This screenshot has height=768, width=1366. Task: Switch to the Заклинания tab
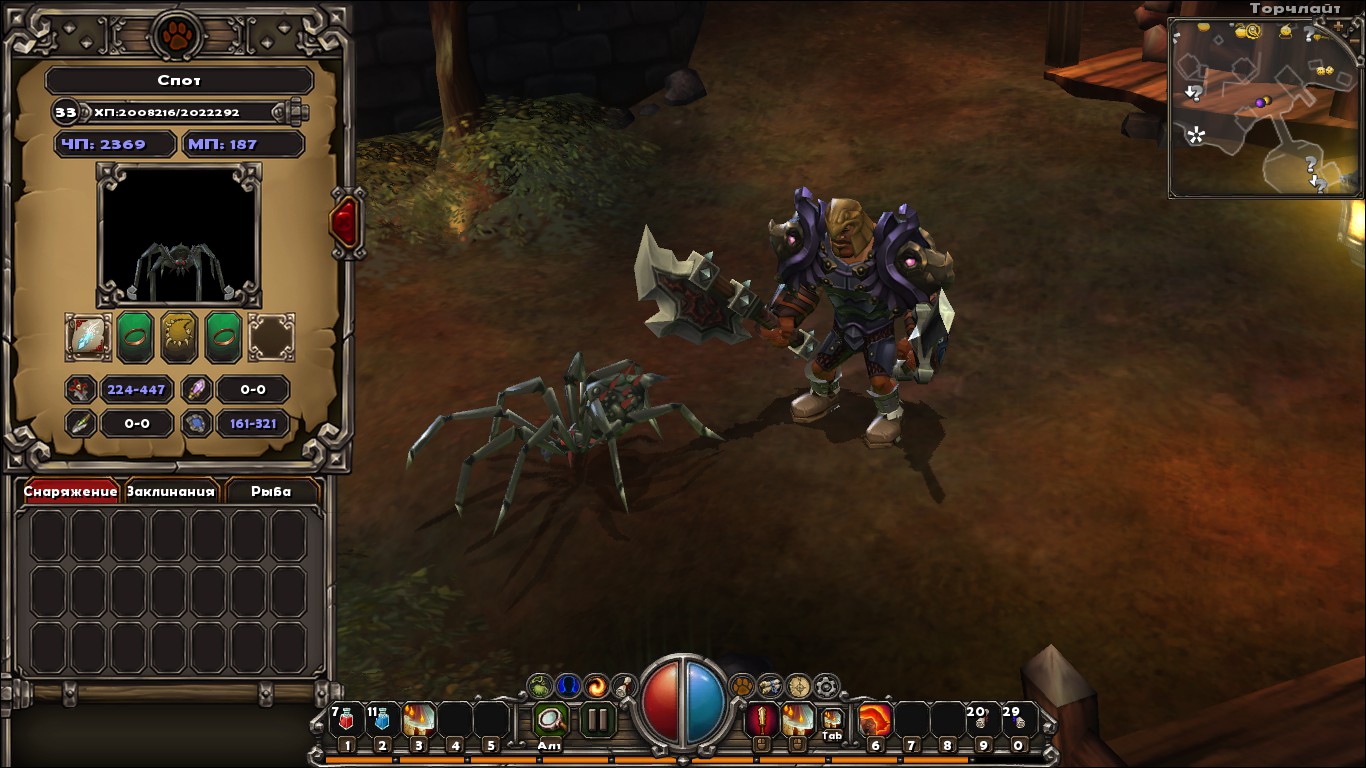tap(171, 491)
